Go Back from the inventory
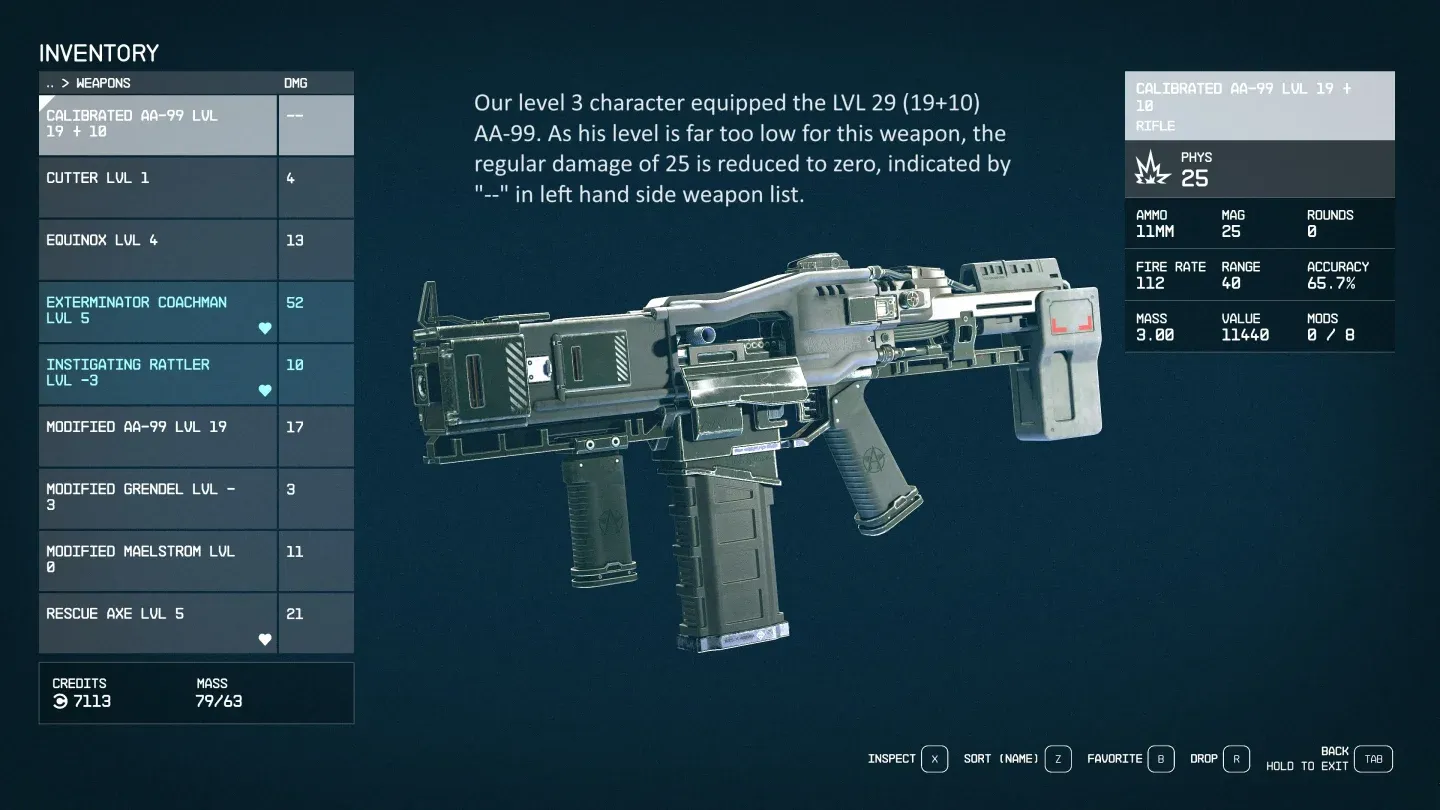Screen dimensions: 1440x810 [x=1374, y=759]
